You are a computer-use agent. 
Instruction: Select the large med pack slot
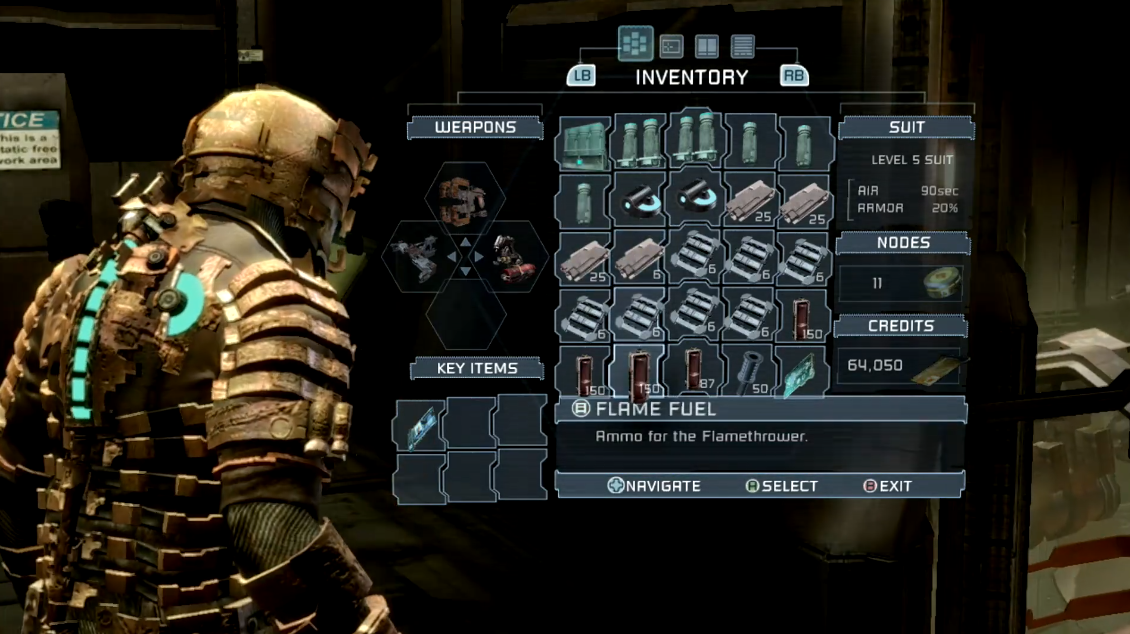click(583, 143)
